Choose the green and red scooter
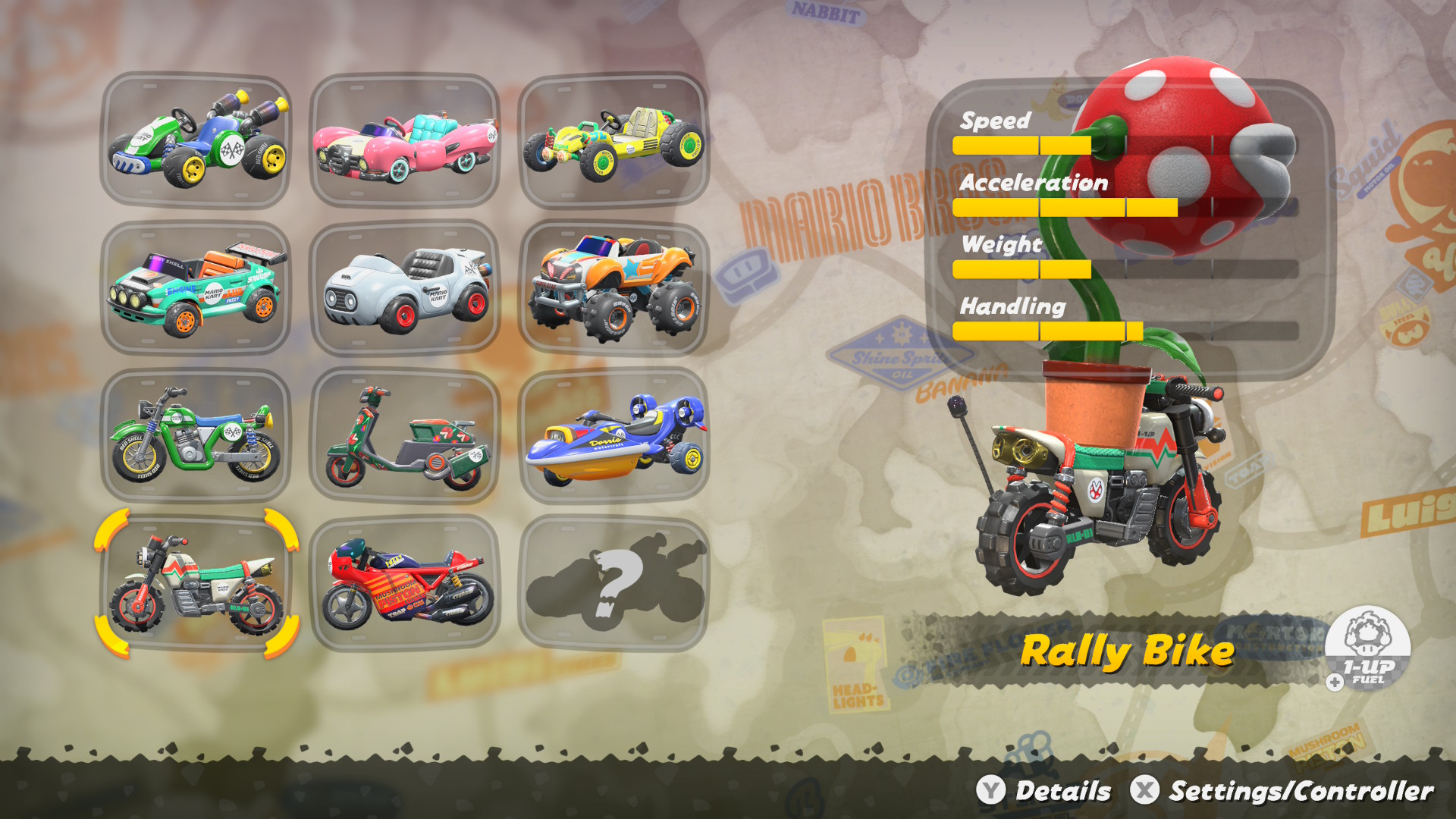1456x819 pixels. tap(405, 436)
